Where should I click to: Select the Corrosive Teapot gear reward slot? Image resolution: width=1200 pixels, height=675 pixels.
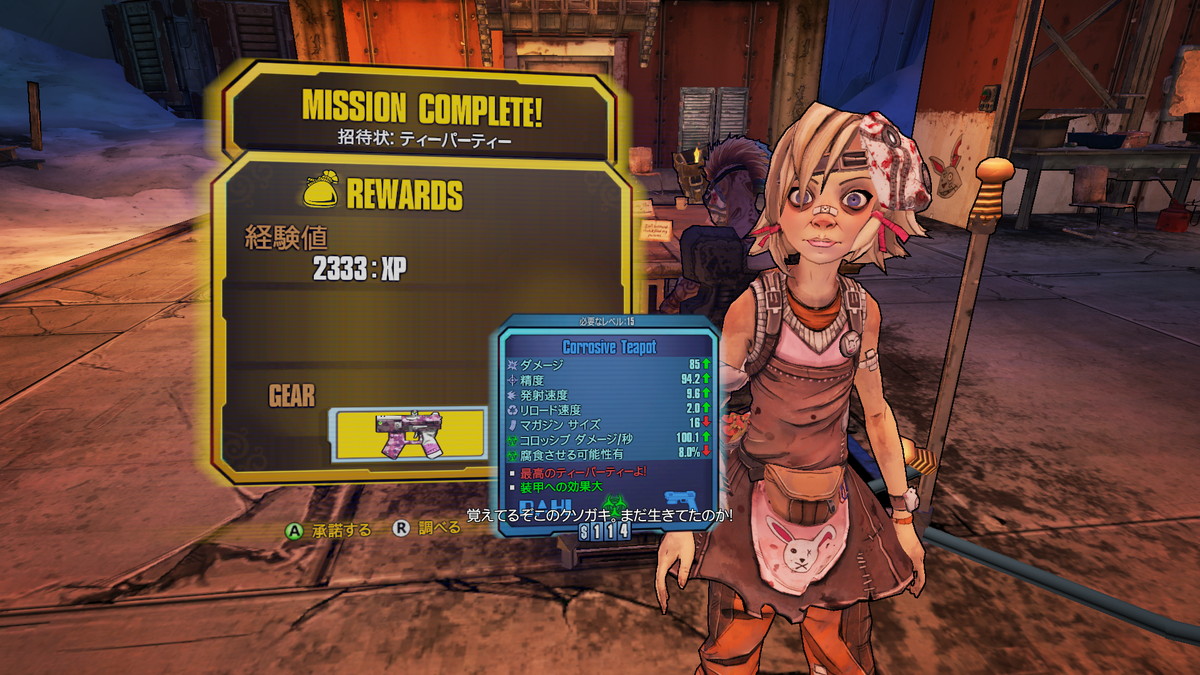pyautogui.click(x=408, y=433)
